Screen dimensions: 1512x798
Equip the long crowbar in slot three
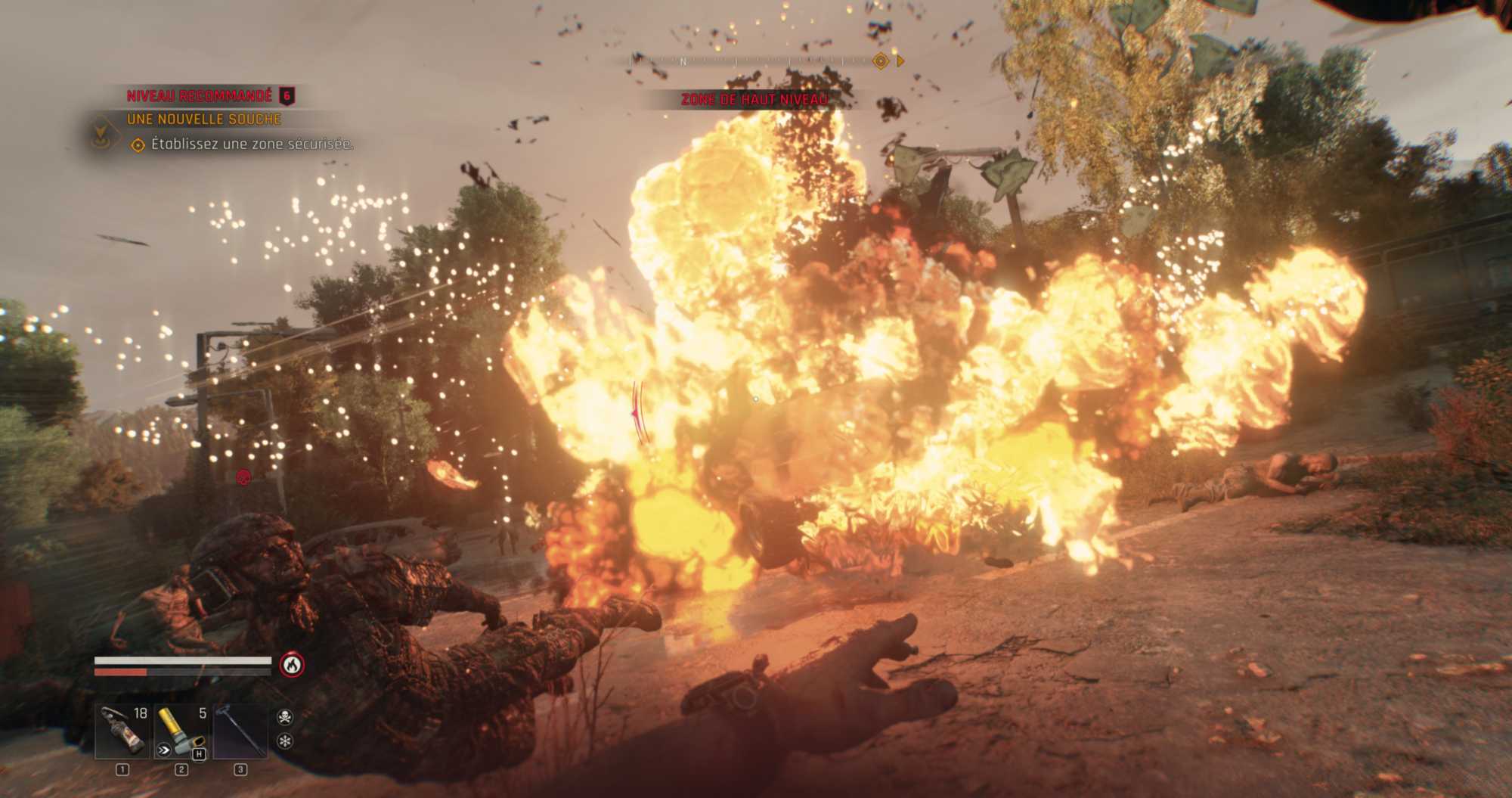point(240,731)
